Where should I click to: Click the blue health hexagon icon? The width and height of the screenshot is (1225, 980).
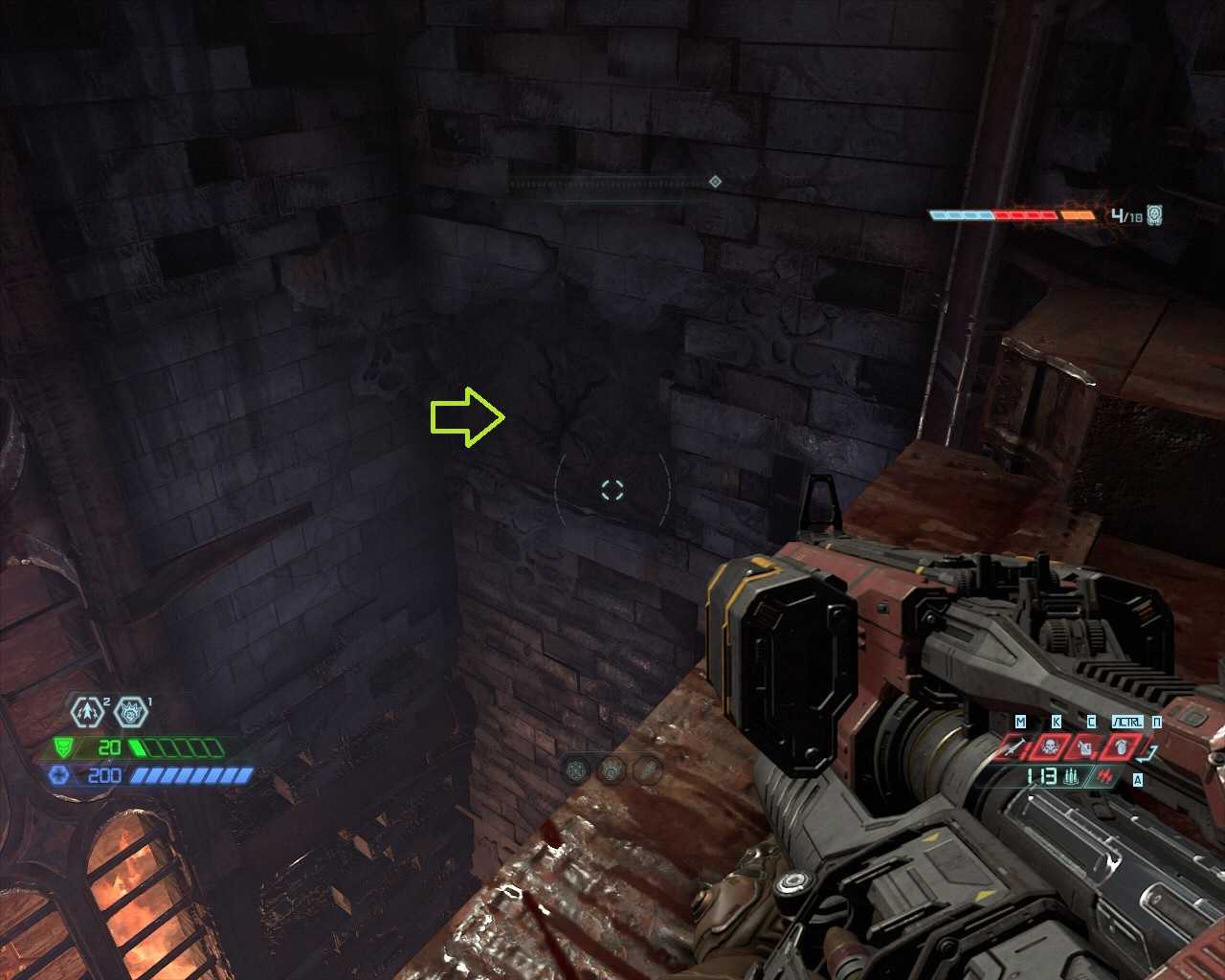pyautogui.click(x=60, y=775)
